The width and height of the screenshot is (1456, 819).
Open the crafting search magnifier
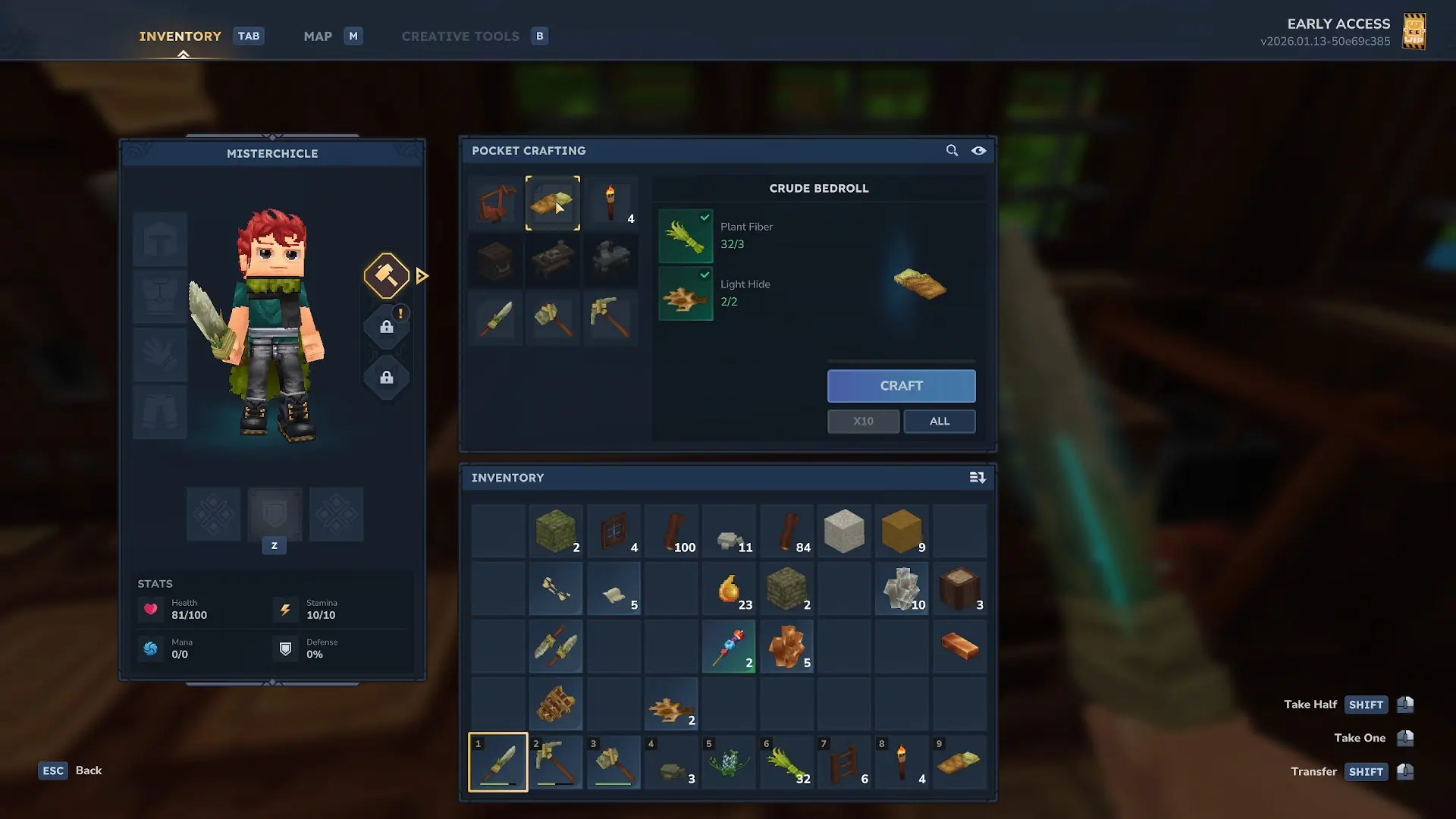952,151
